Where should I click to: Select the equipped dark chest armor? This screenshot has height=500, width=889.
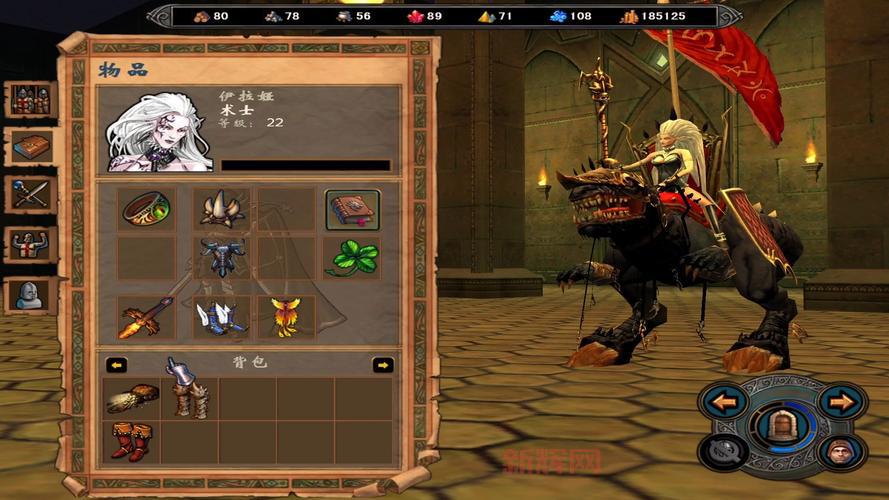(x=221, y=258)
